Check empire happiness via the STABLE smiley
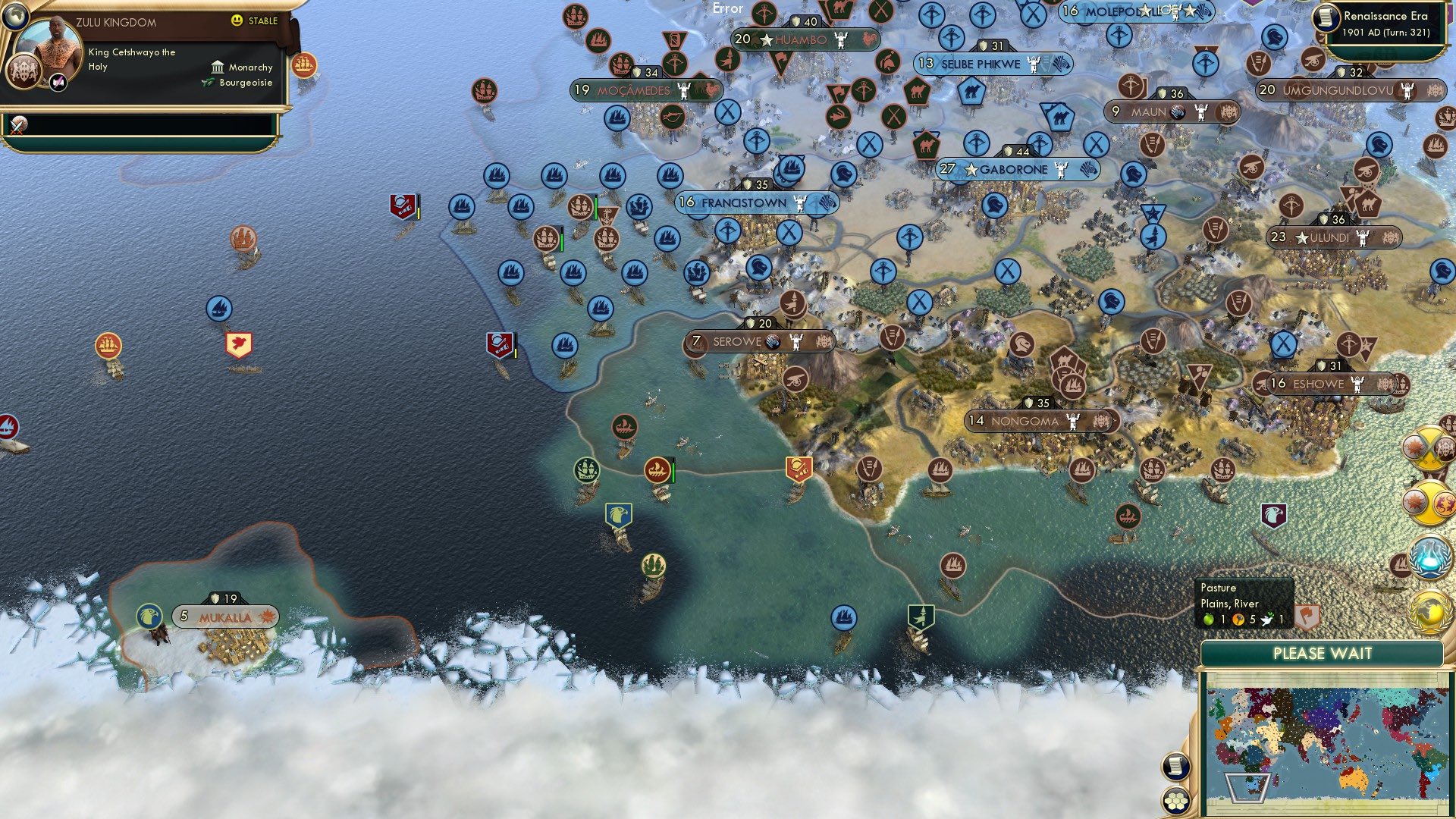The height and width of the screenshot is (819, 1456). 237,21
